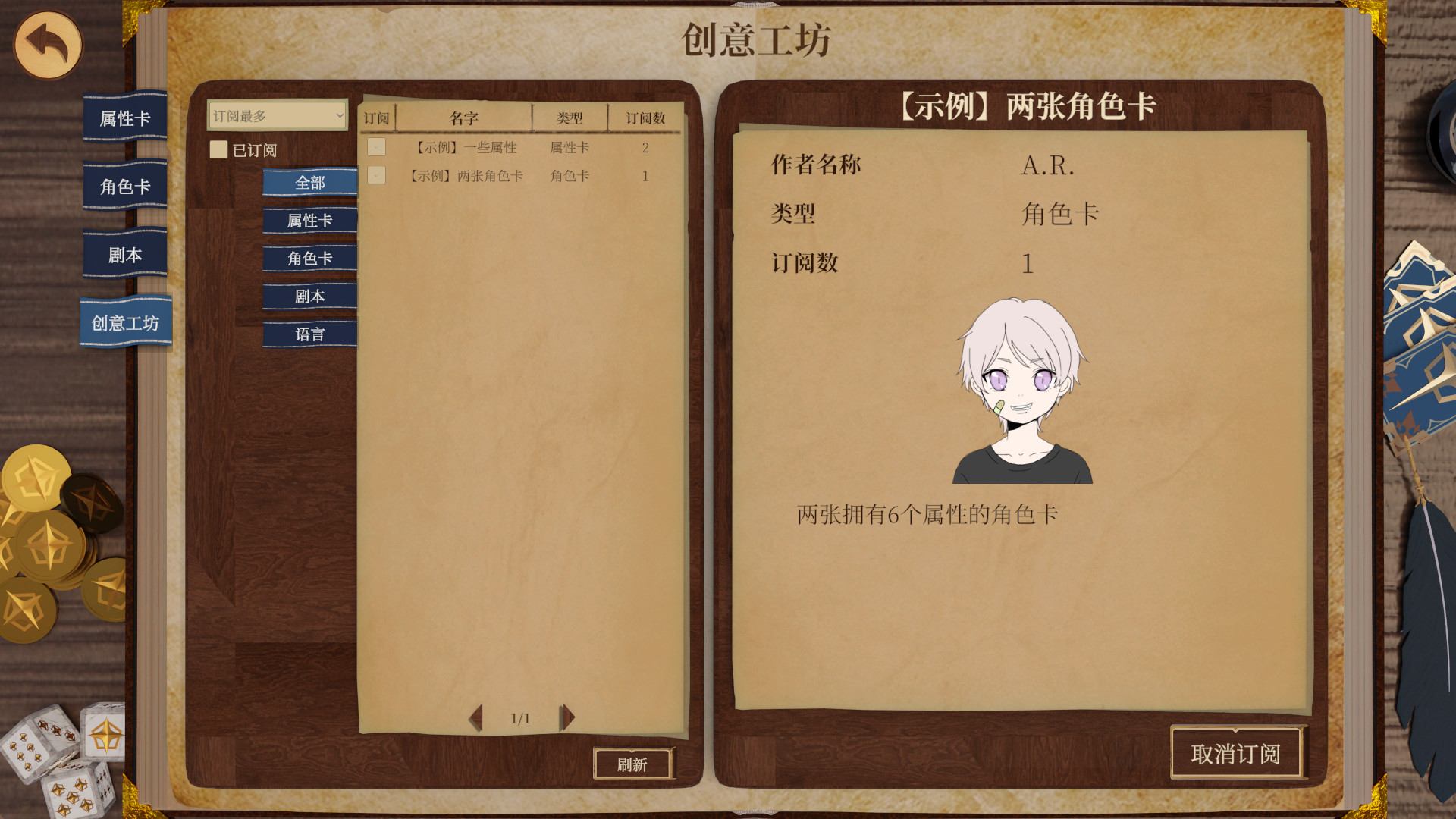Open the 属性卡 section from the left sidebar
Screen dimensions: 1456x819
tap(124, 118)
